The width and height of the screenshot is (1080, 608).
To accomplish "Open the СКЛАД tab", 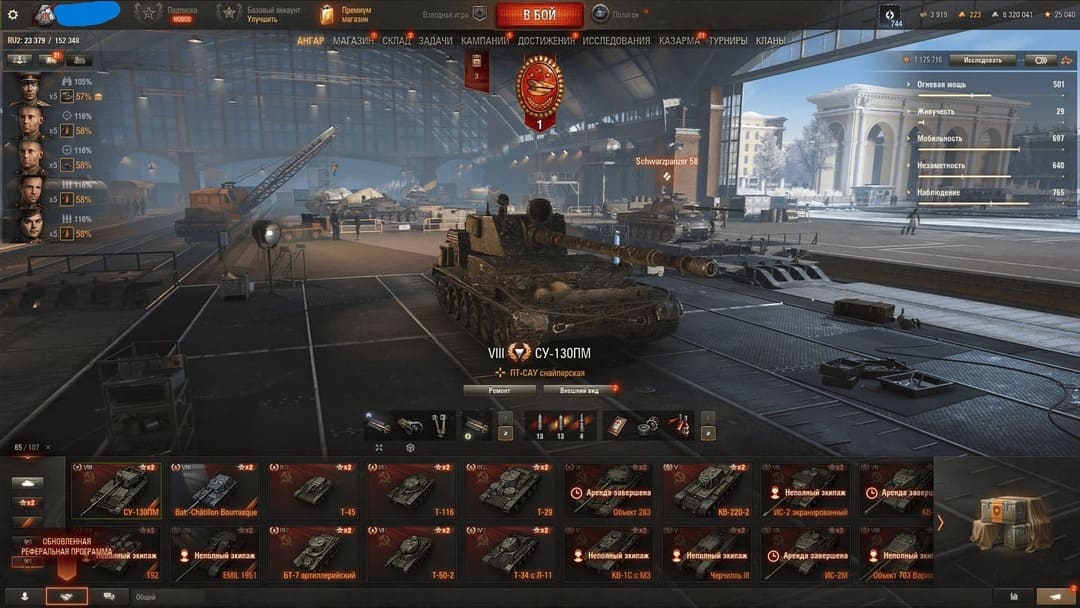I will [x=396, y=41].
